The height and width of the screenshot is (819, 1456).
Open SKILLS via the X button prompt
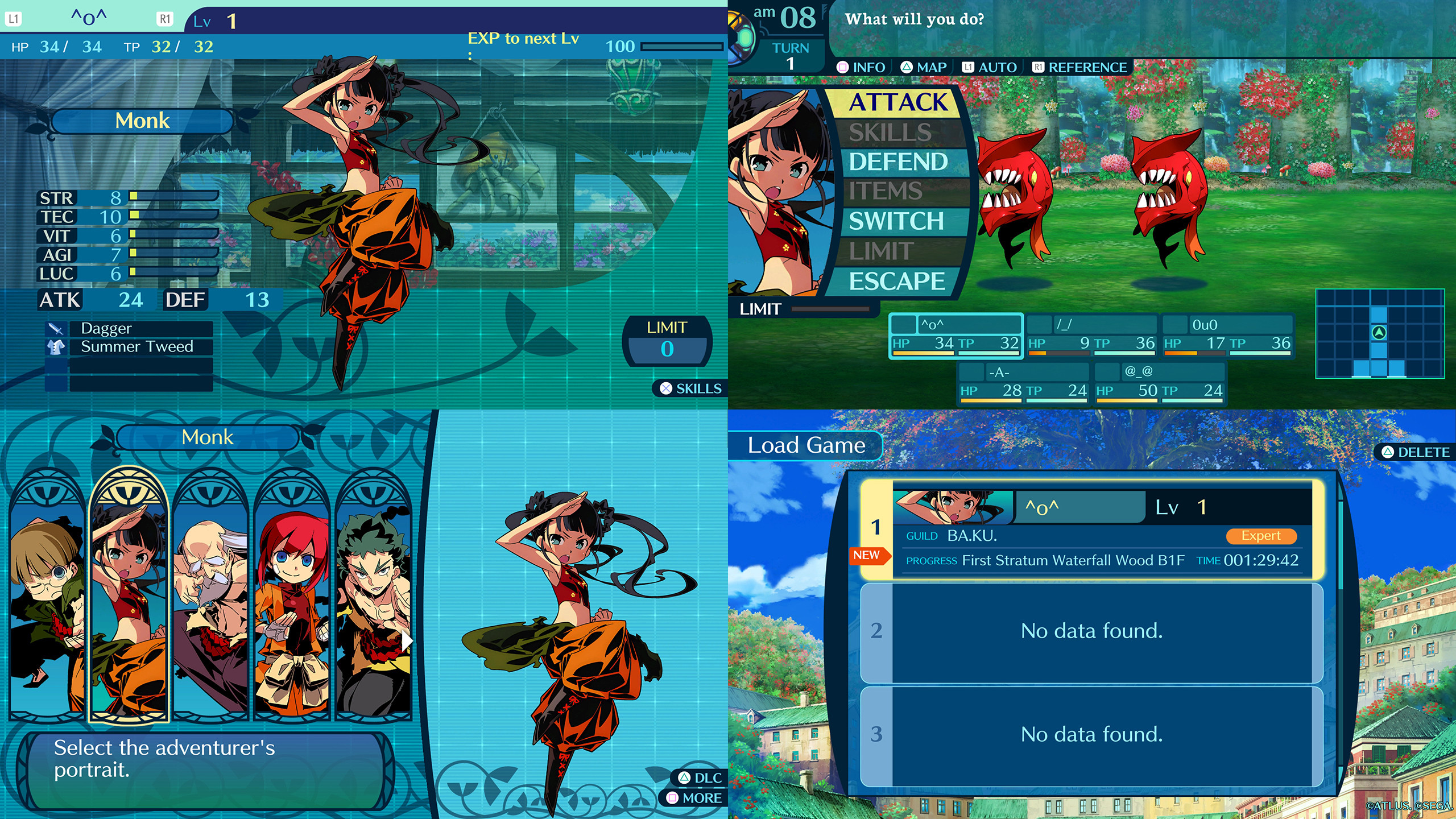(691, 389)
